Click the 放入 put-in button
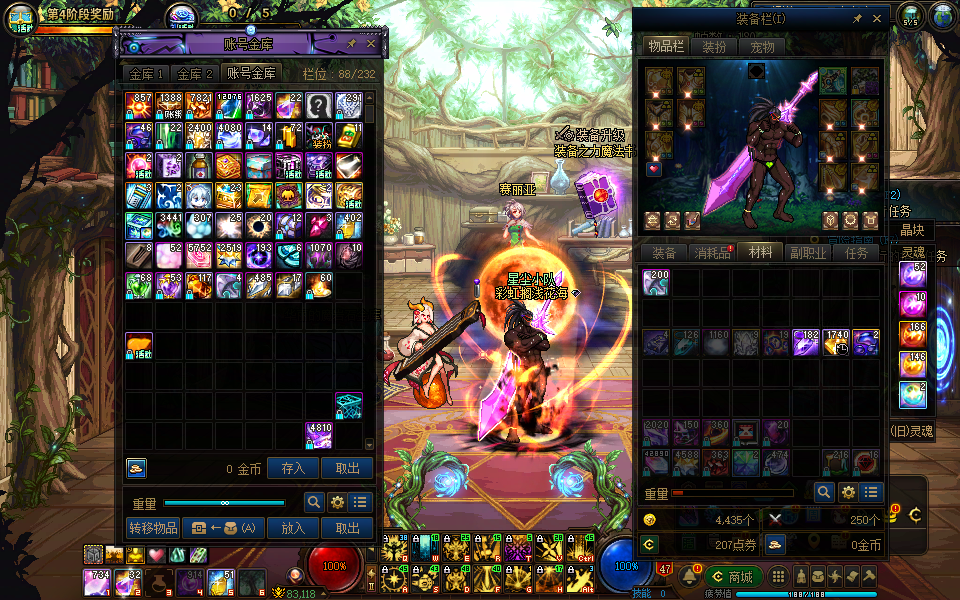Screen dimensions: 960x600 [293, 528]
